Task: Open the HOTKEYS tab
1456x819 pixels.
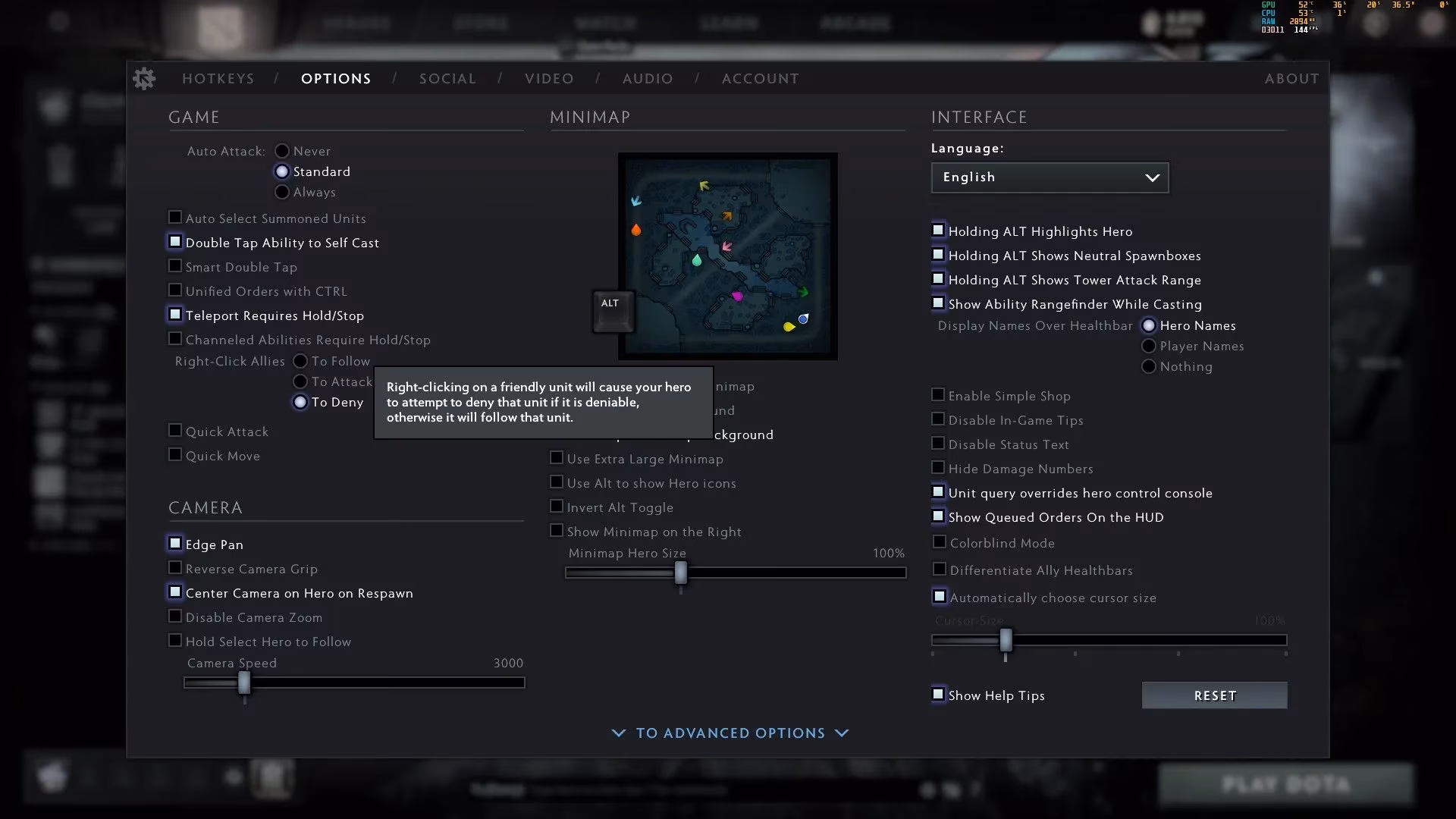Action: tap(218, 78)
